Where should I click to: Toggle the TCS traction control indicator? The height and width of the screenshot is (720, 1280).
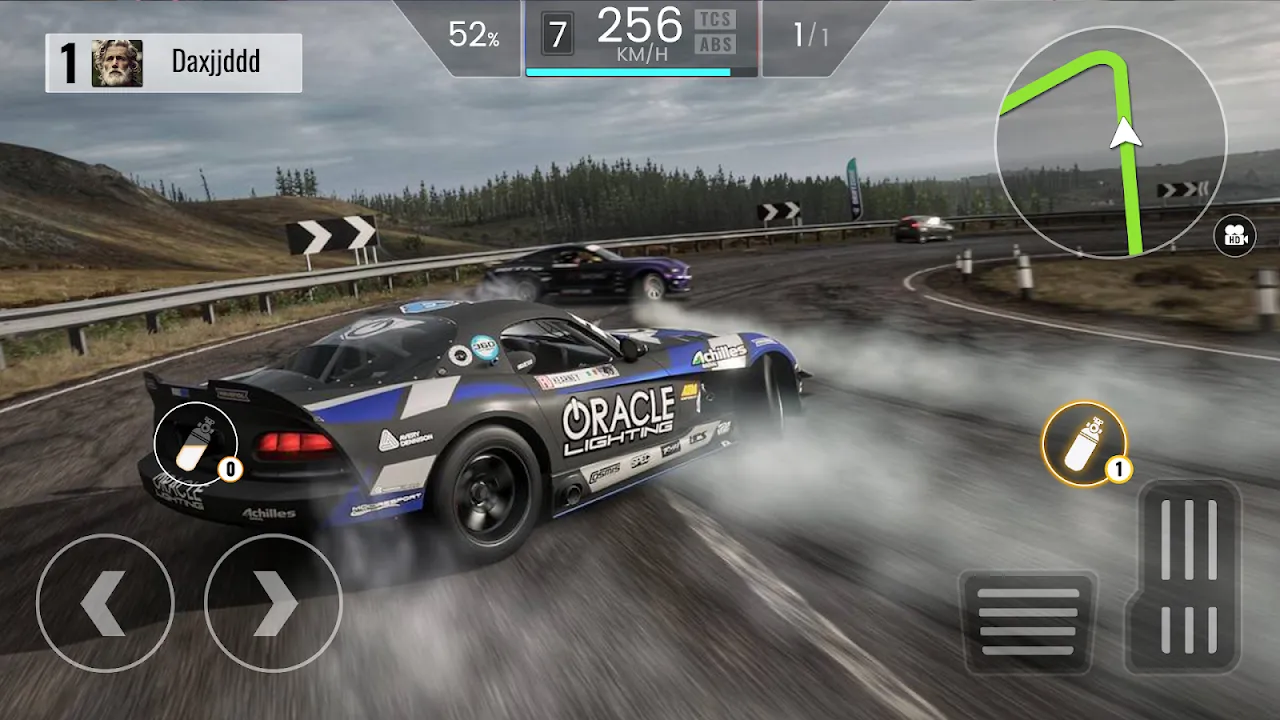coord(715,19)
